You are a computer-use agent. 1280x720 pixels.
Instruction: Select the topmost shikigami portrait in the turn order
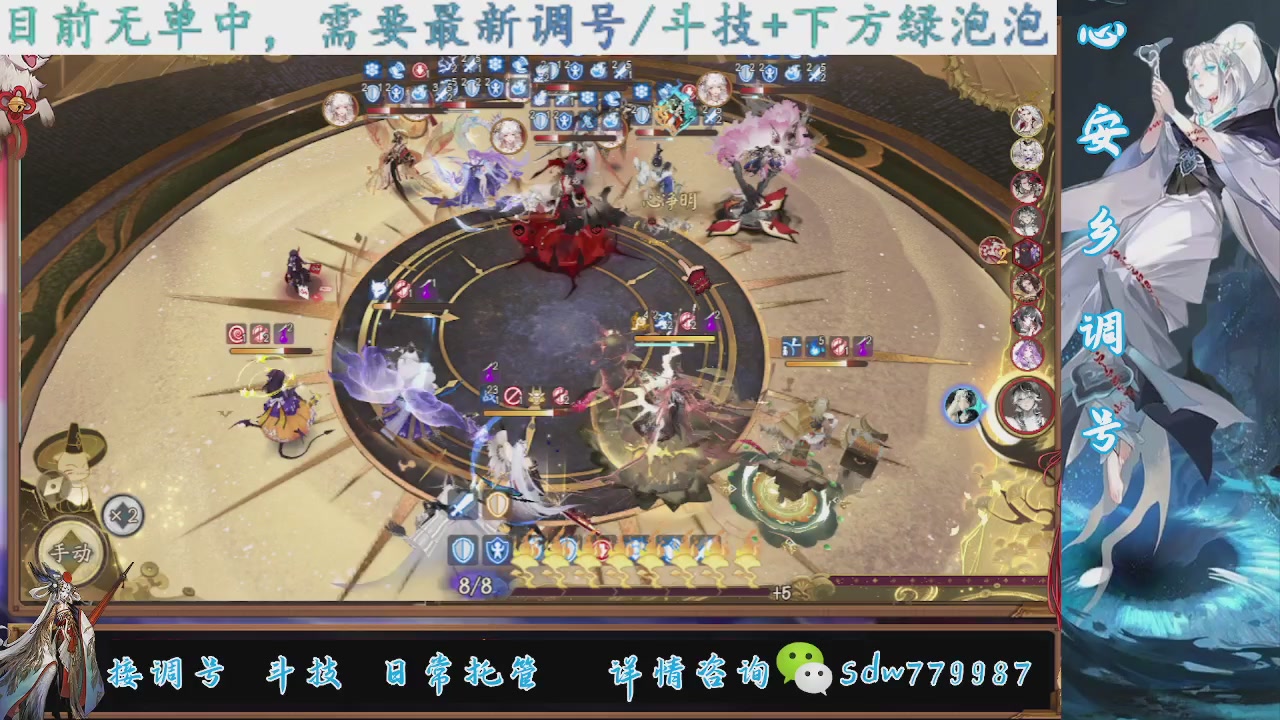(x=1026, y=122)
